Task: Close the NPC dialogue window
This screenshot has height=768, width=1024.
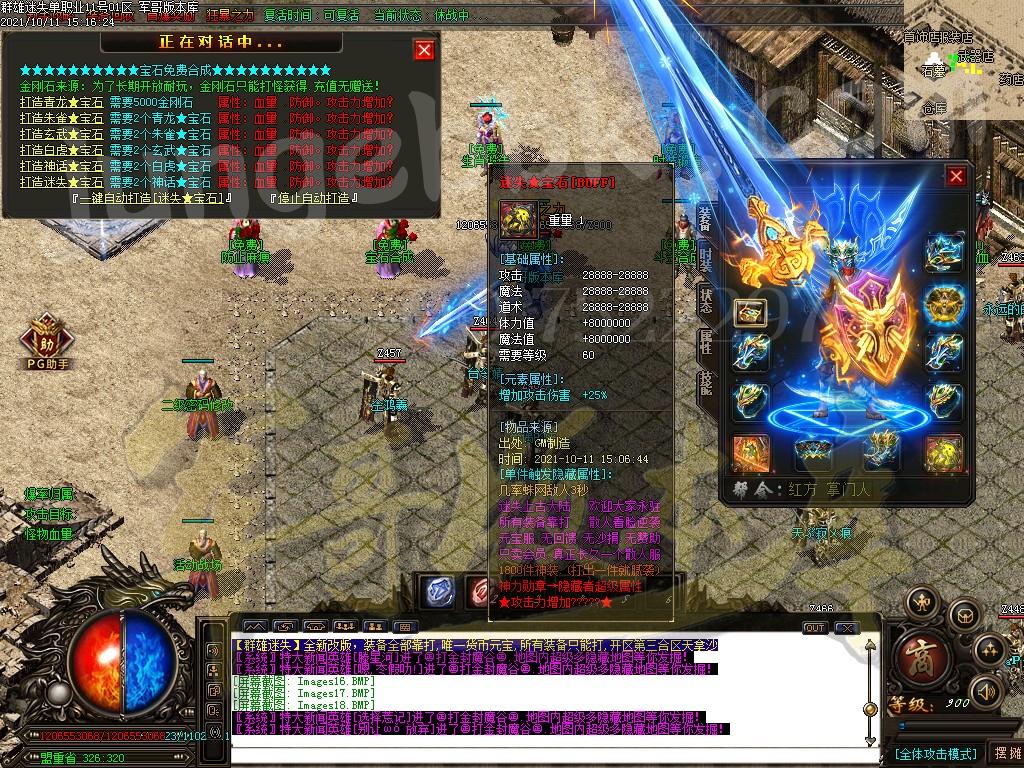Action: [425, 49]
